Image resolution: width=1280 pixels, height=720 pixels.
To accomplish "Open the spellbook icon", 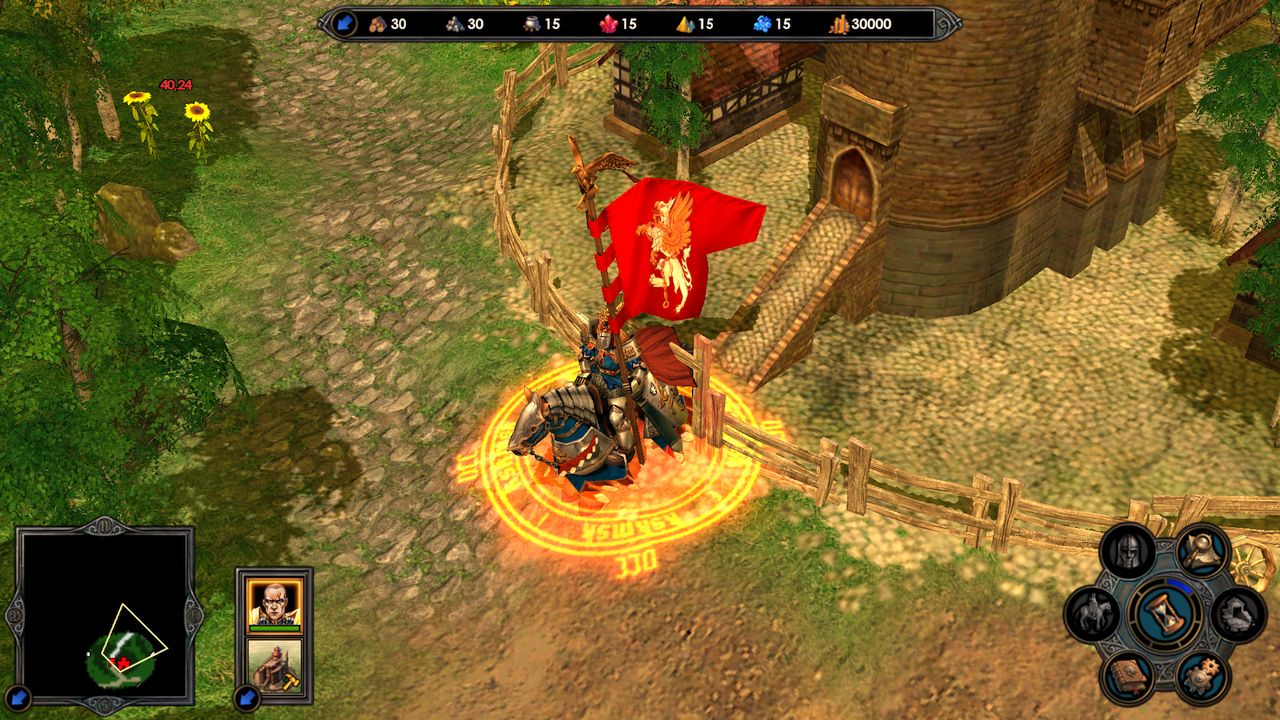I will pyautogui.click(x=1127, y=676).
